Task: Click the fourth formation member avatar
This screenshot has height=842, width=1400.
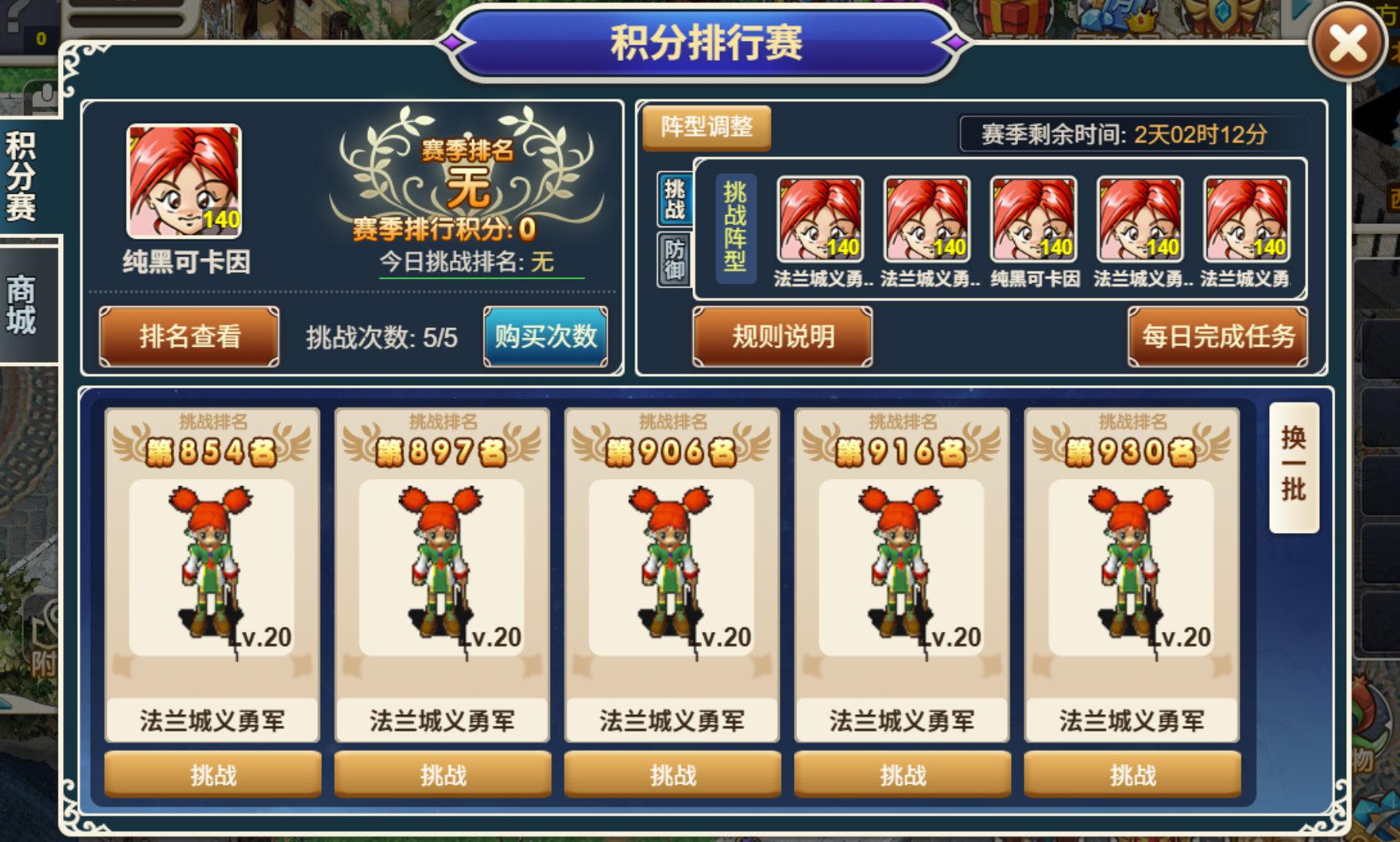Action: coord(1139,220)
